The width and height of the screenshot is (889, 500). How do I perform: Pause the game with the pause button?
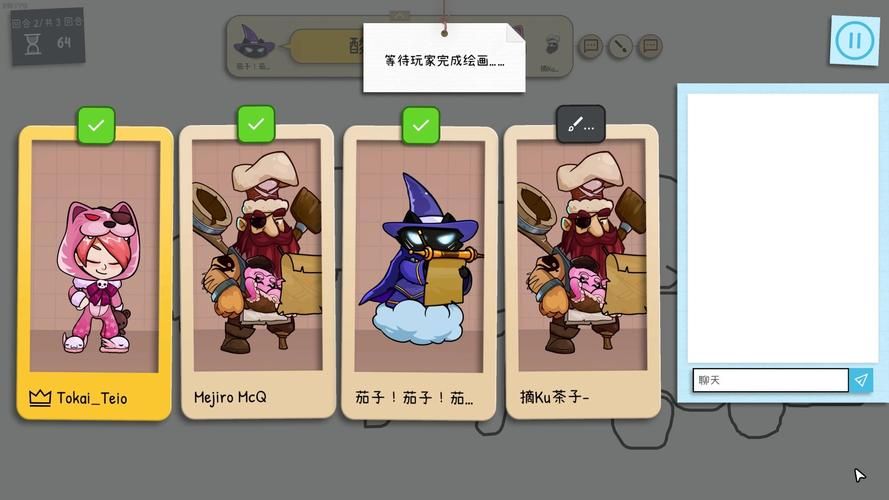(854, 41)
